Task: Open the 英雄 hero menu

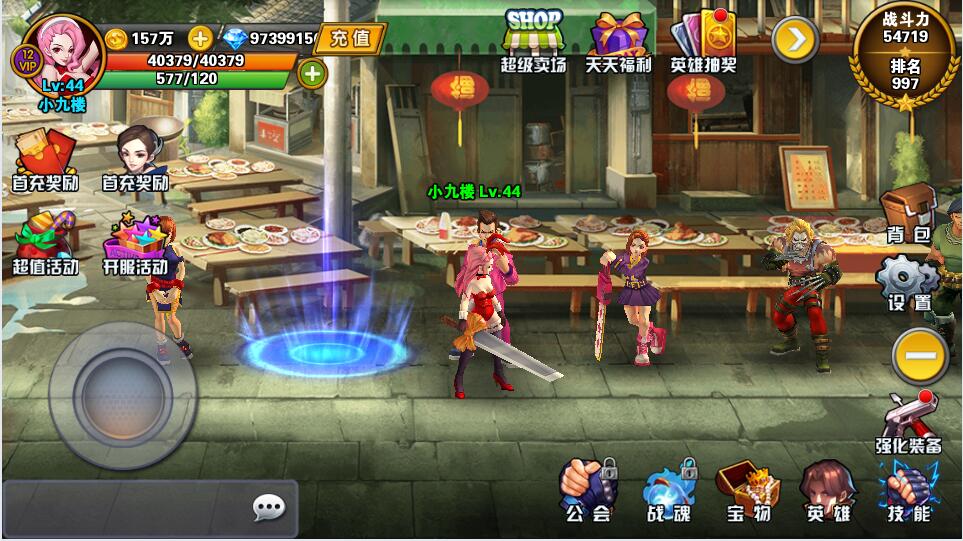Action: 828,490
